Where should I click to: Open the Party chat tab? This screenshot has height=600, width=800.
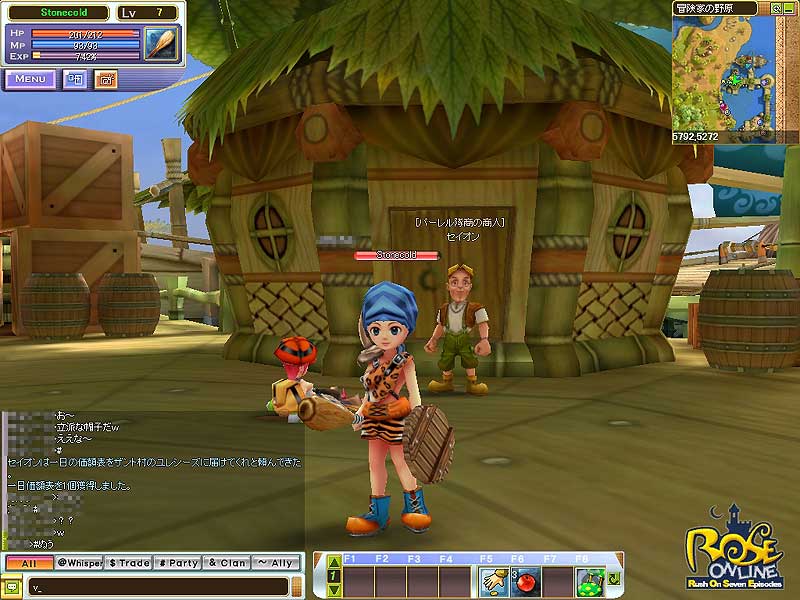177,563
